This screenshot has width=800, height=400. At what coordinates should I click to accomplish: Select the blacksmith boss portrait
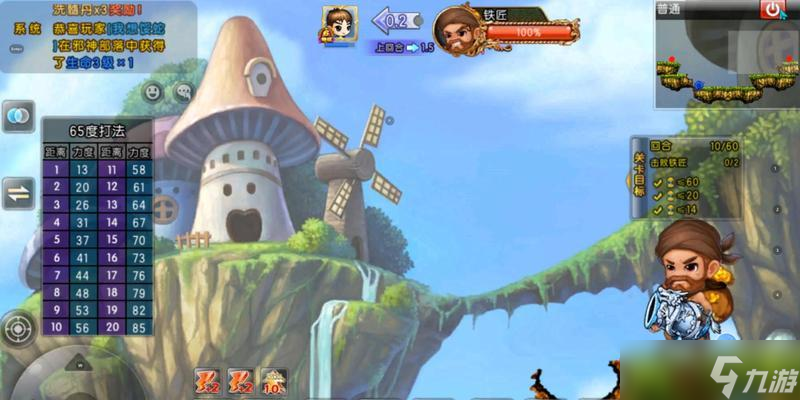tap(458, 30)
